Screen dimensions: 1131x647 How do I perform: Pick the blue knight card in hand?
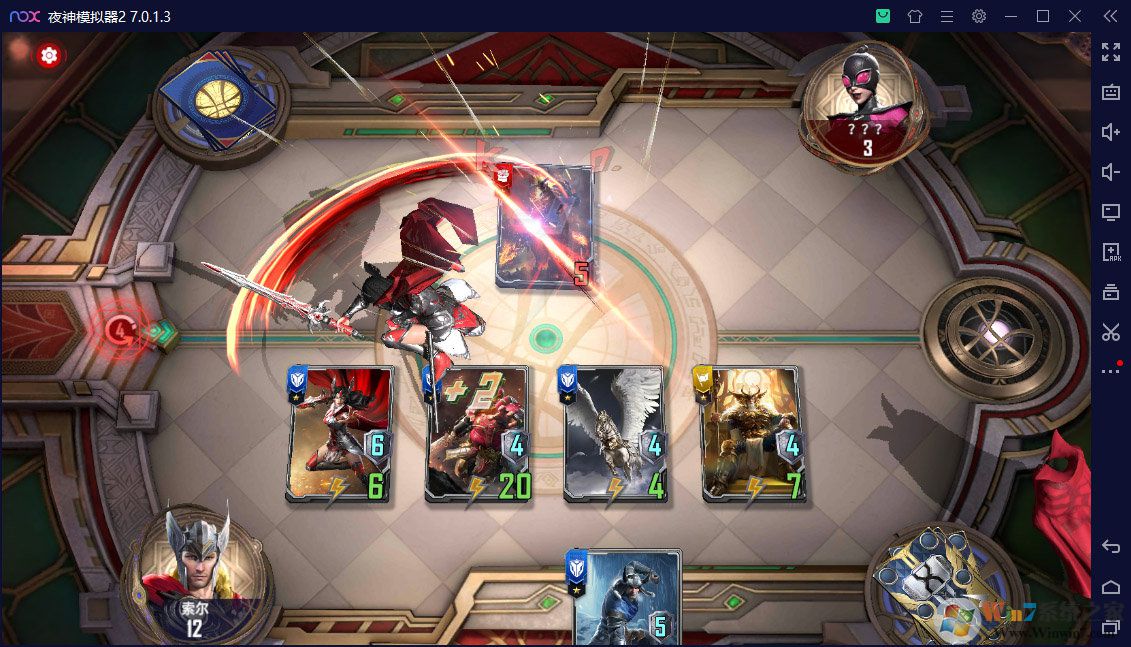click(x=626, y=598)
